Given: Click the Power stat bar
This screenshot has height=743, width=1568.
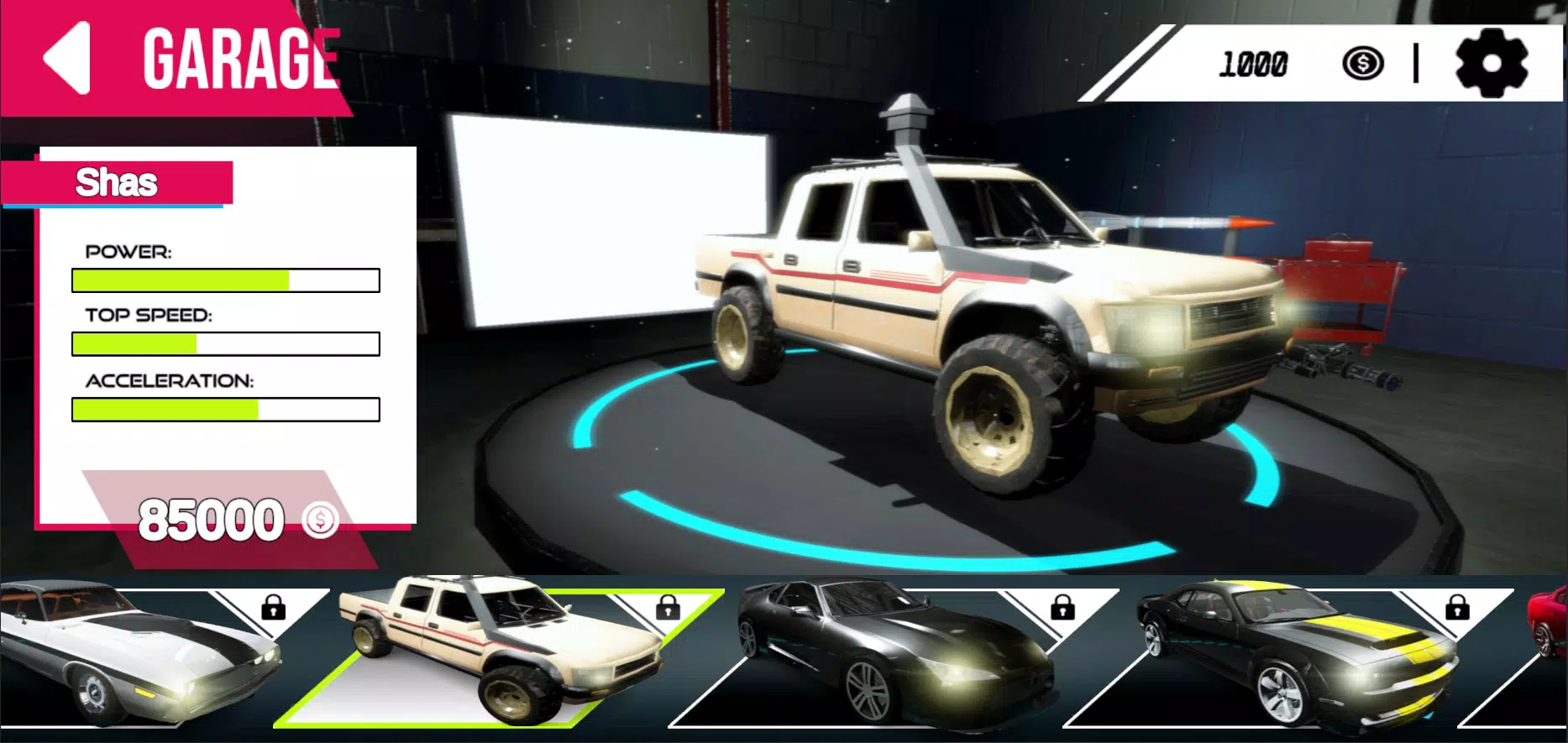Looking at the screenshot, I should 225,280.
